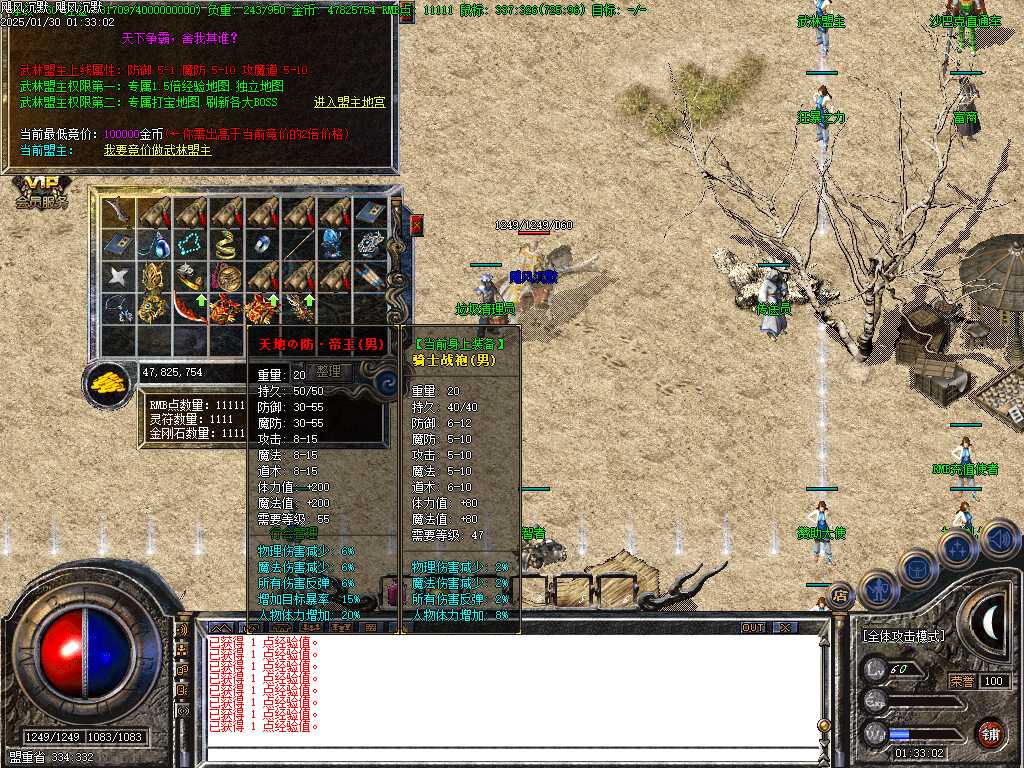The image size is (1024, 768).
Task: Open the 店 shop button
Action: (x=841, y=595)
